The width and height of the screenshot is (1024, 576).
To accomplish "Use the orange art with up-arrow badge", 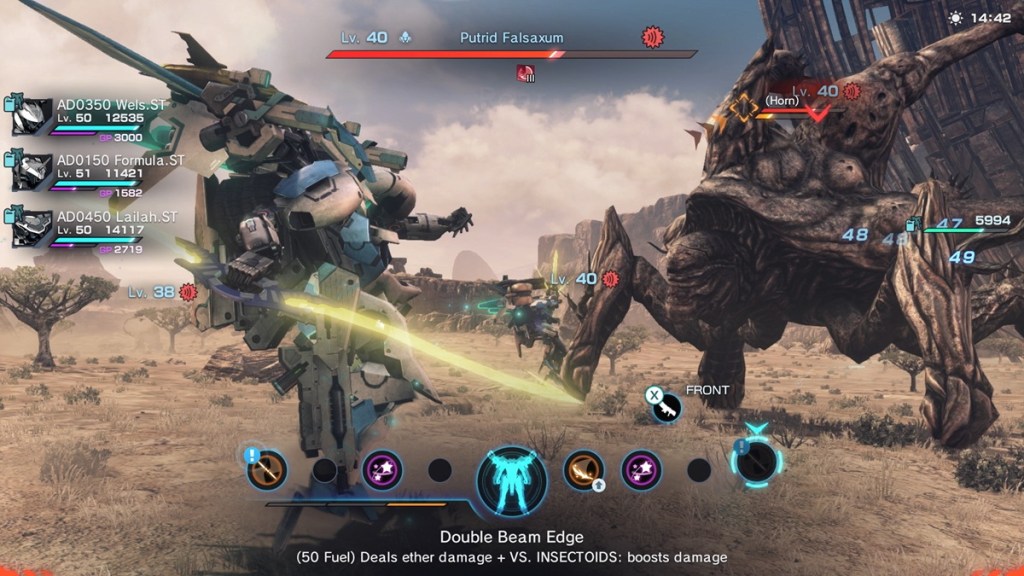I will pyautogui.click(x=583, y=469).
